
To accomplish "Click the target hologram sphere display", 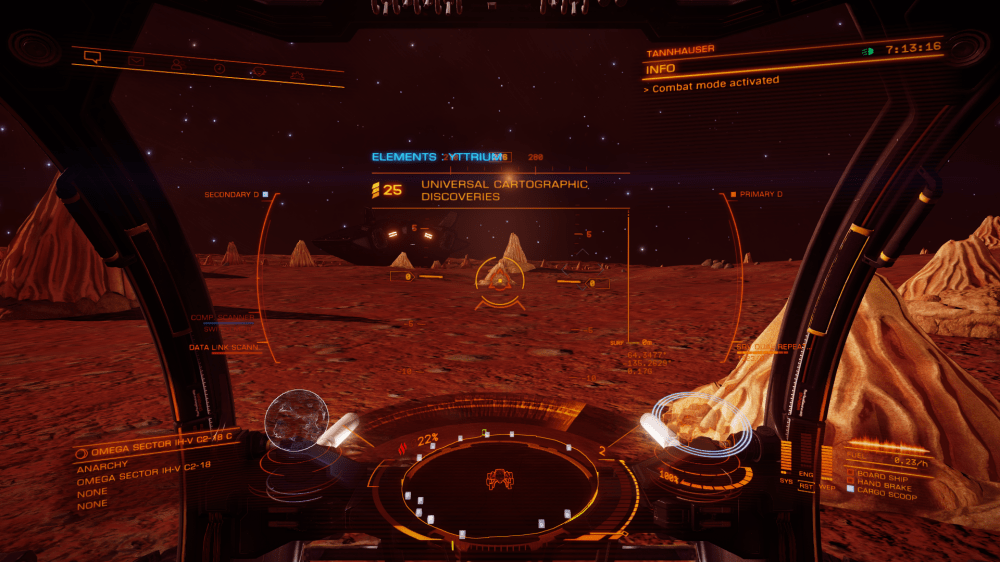I will [x=296, y=418].
